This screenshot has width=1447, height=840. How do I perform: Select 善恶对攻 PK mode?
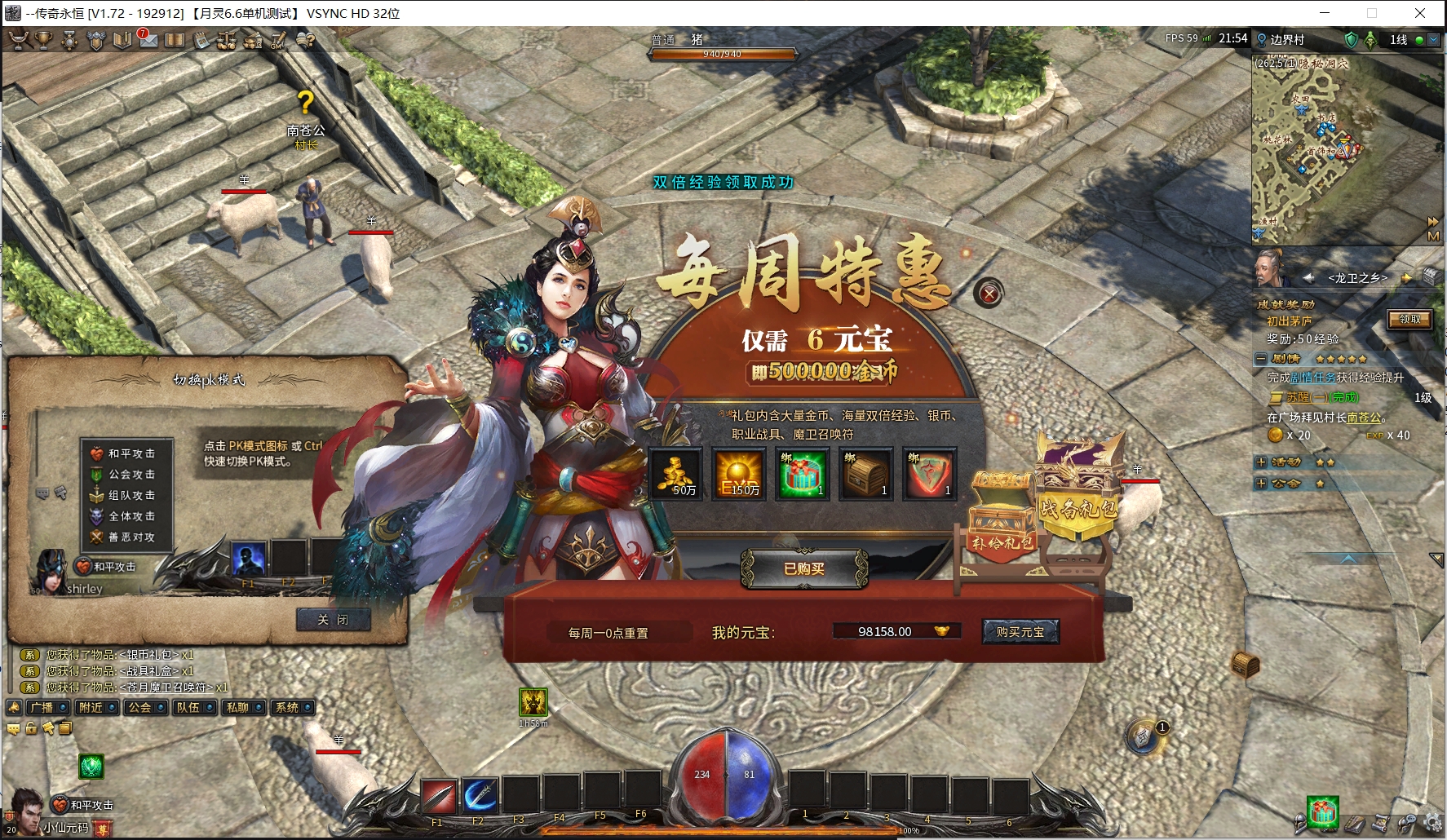(x=131, y=537)
